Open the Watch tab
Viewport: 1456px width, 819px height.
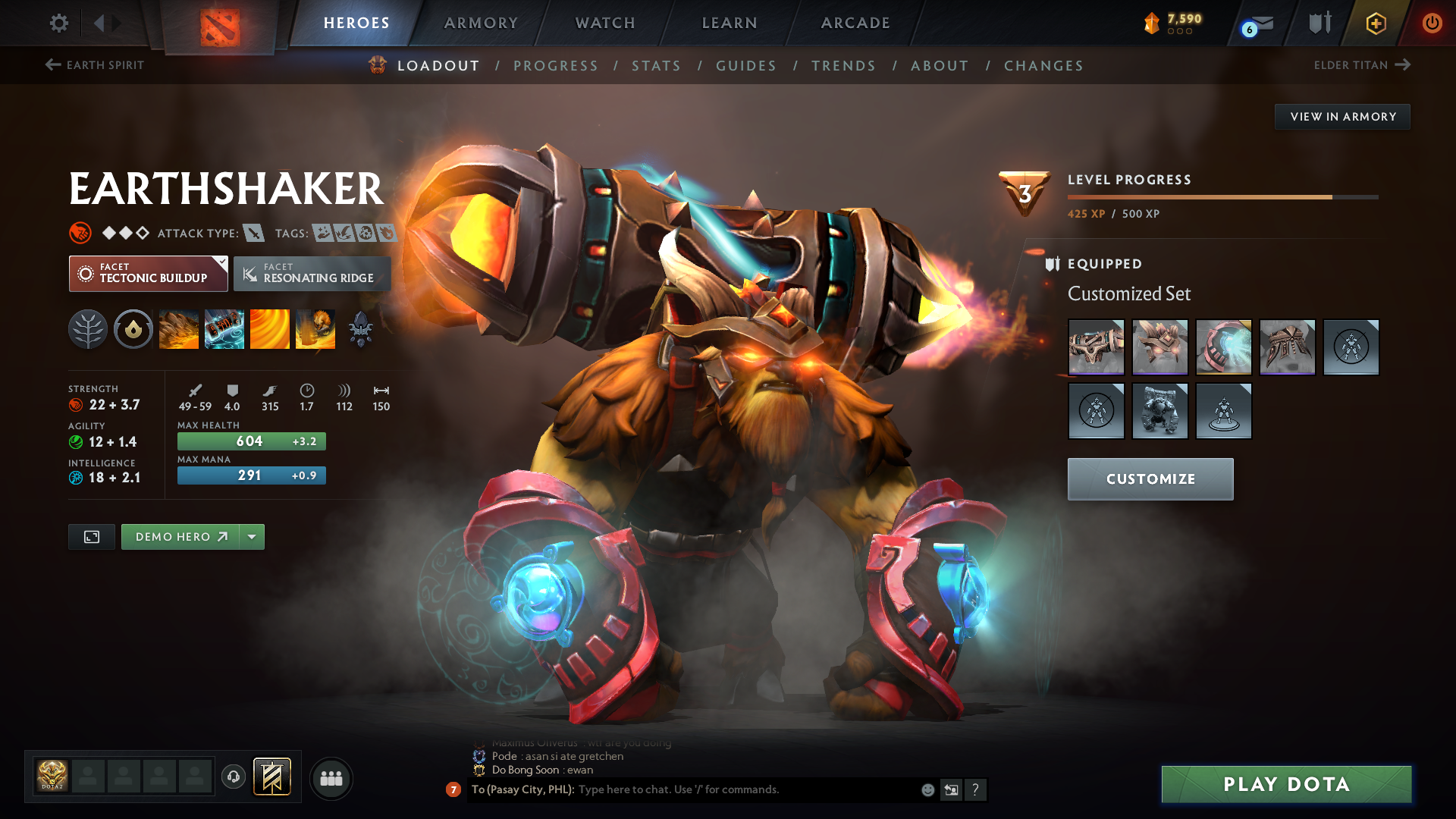(x=605, y=24)
